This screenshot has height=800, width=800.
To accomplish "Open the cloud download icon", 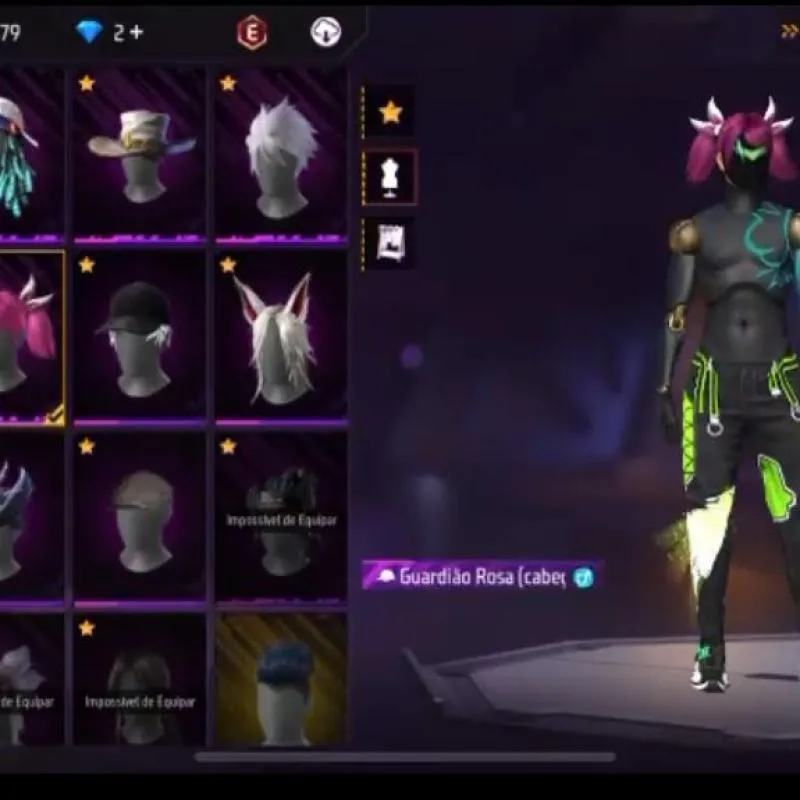I will (x=326, y=32).
